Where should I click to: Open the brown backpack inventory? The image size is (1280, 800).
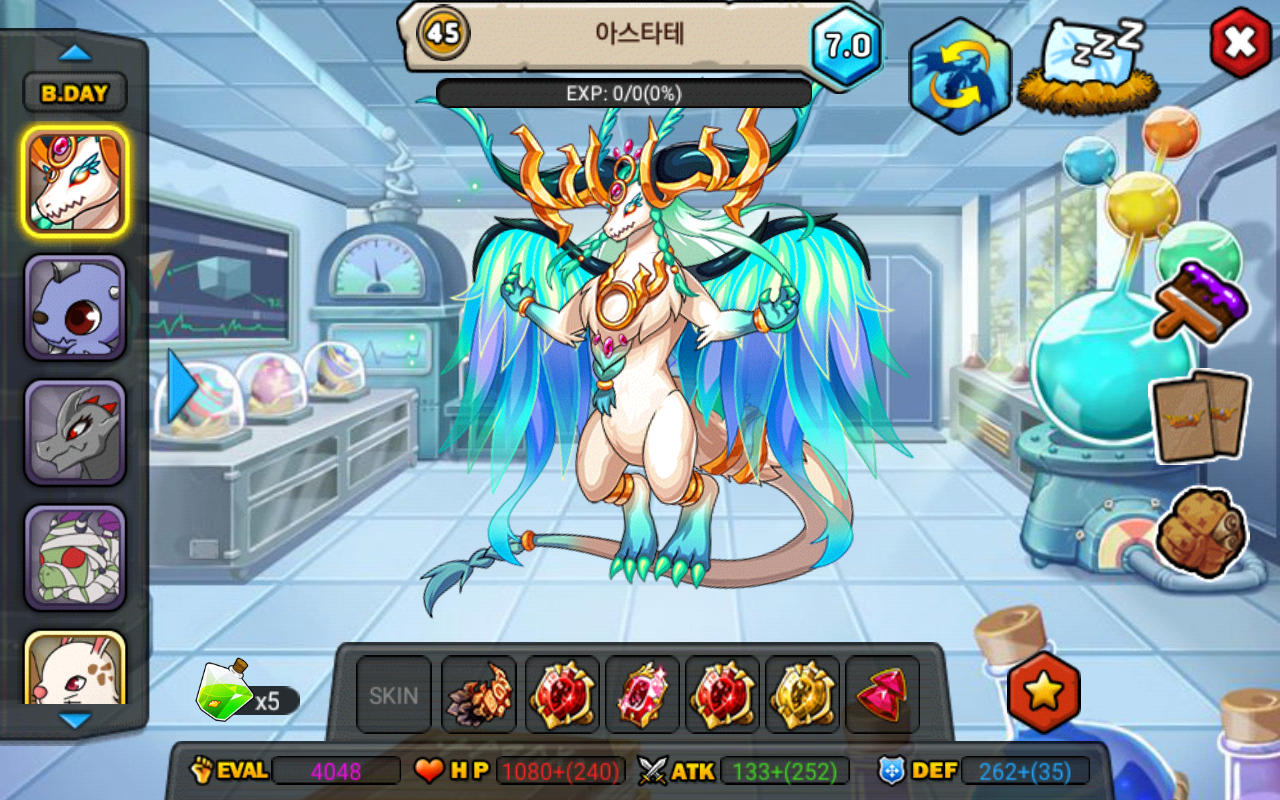point(1200,531)
